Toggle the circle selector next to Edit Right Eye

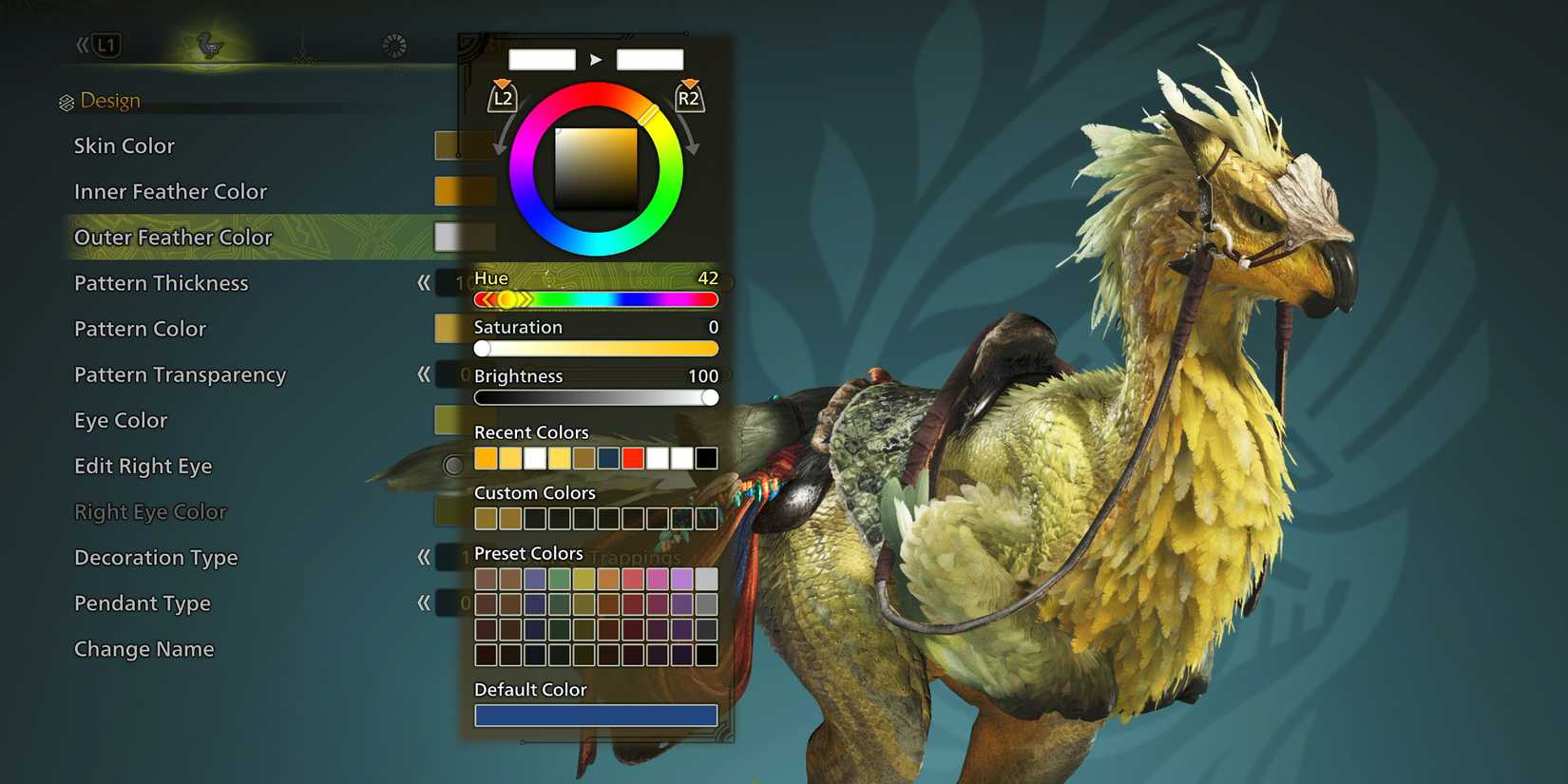[x=450, y=467]
